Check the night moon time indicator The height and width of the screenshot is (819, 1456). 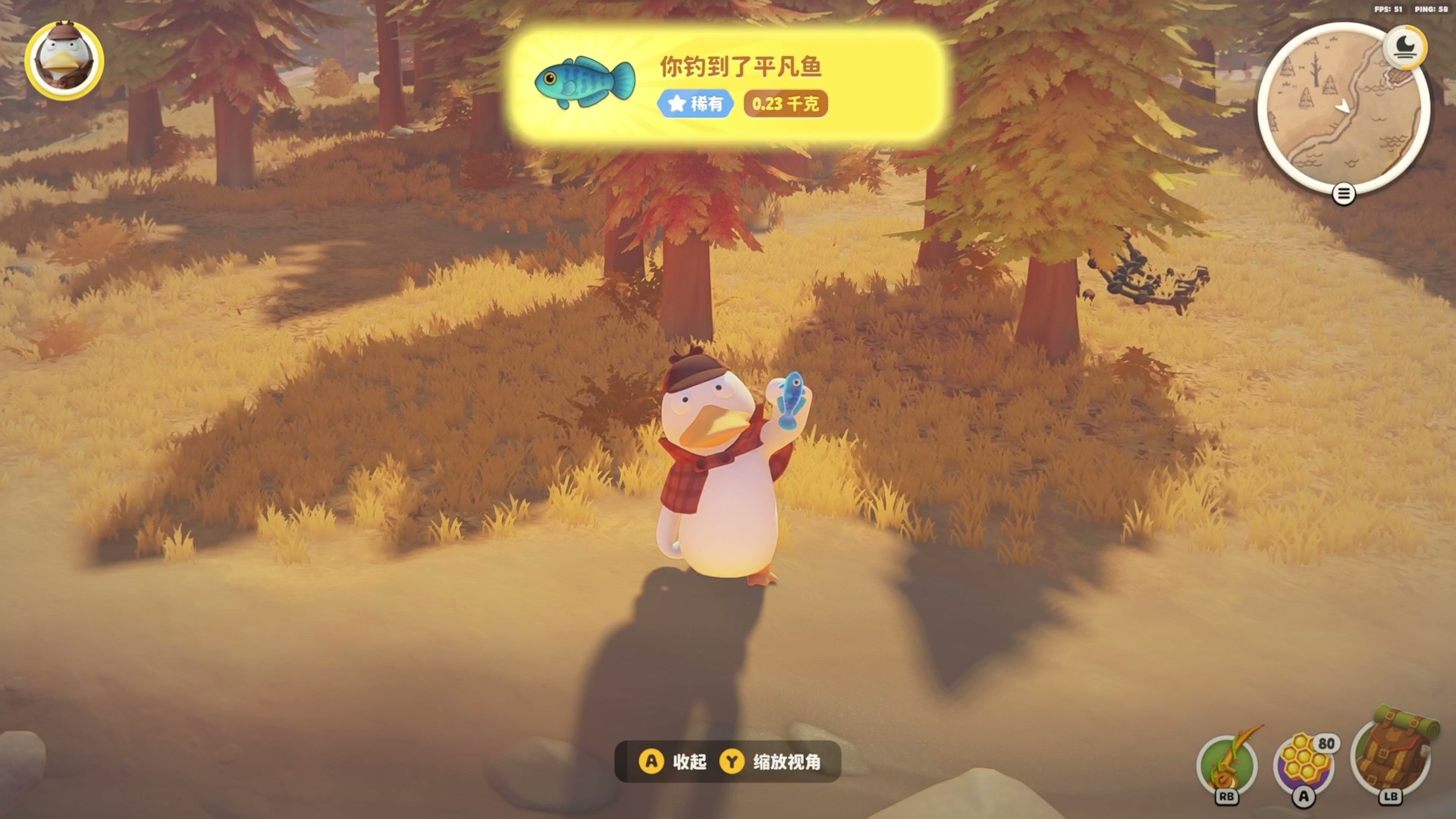point(1404,48)
